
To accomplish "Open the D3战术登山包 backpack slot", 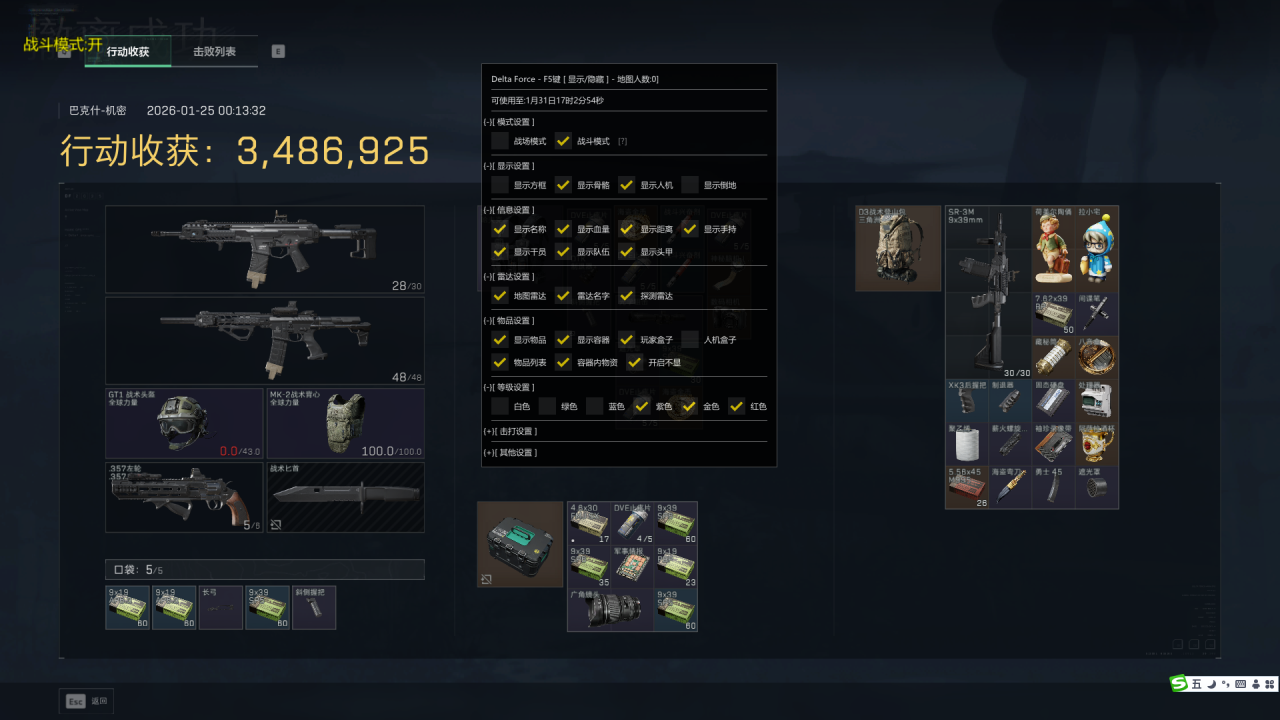I will click(x=898, y=248).
